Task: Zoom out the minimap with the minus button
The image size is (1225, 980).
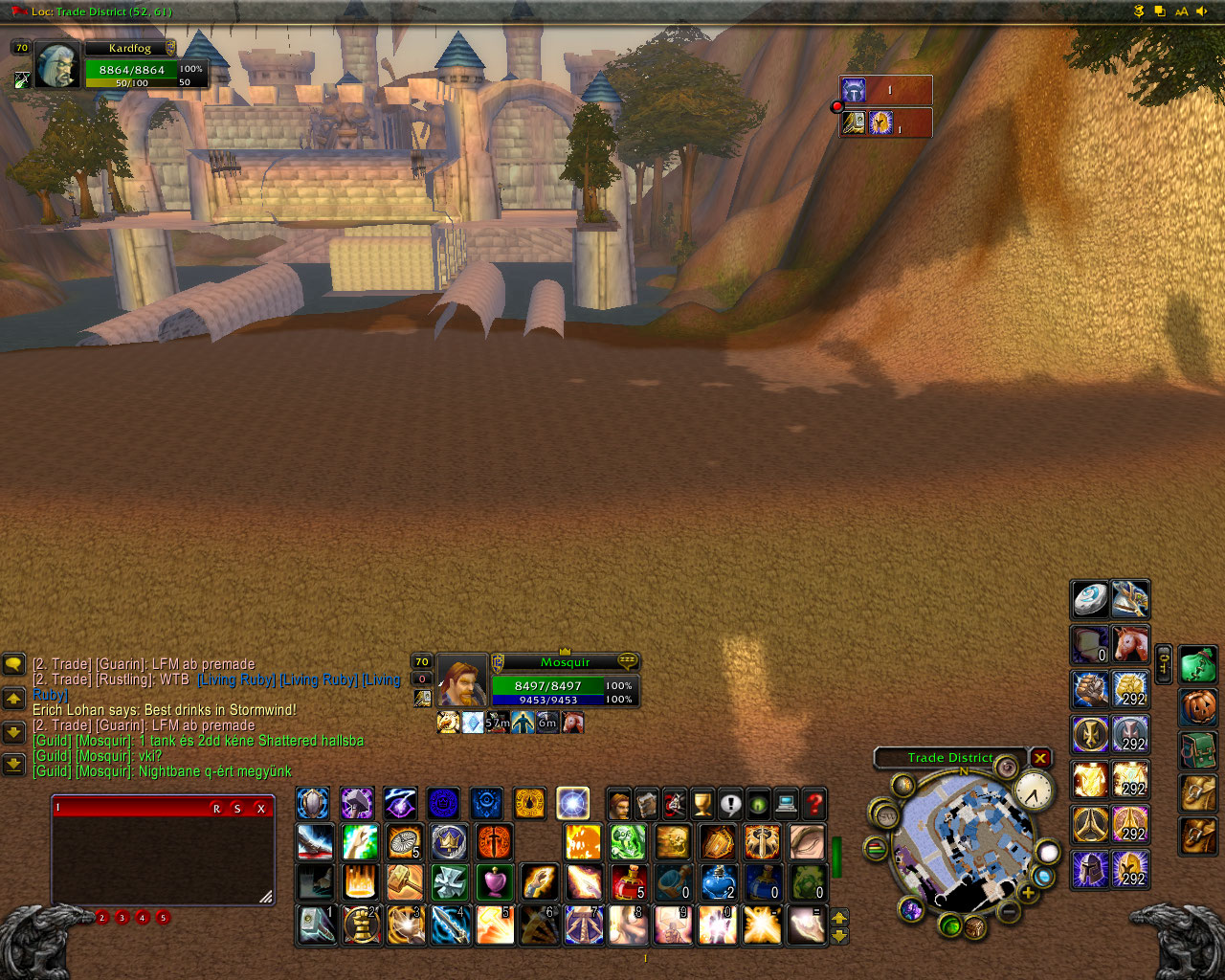Action: coord(1008,912)
